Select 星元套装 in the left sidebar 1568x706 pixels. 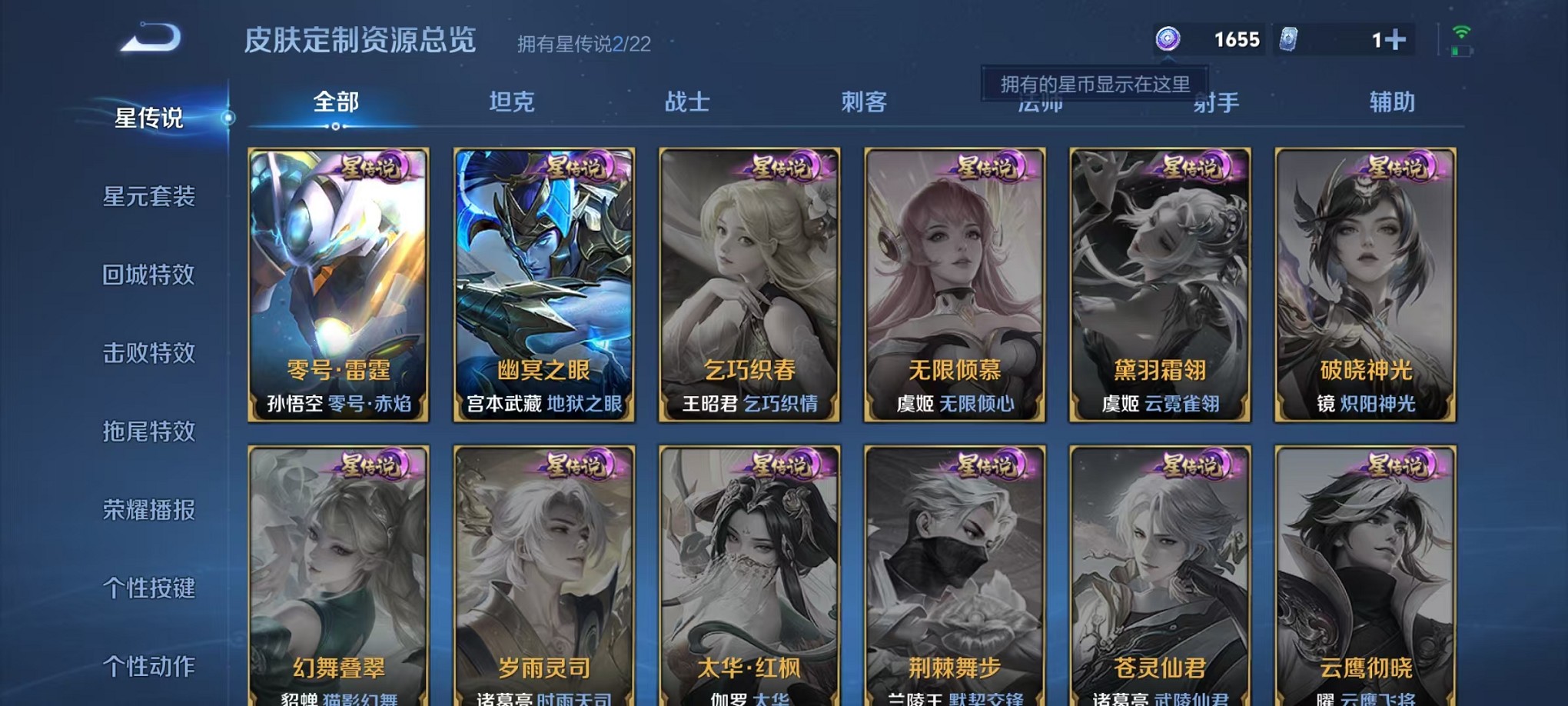coord(150,198)
